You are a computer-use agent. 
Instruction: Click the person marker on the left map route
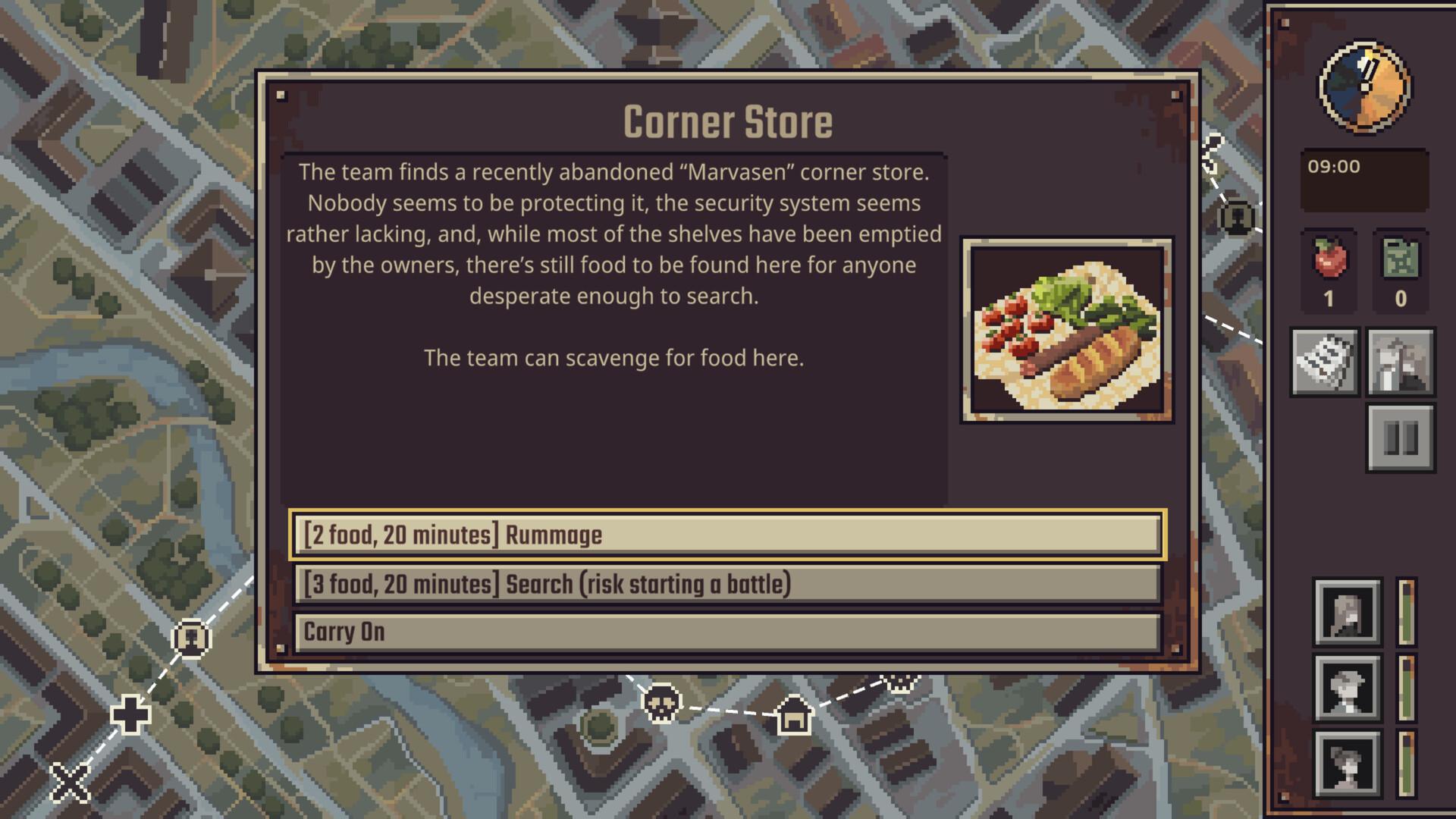(x=191, y=639)
